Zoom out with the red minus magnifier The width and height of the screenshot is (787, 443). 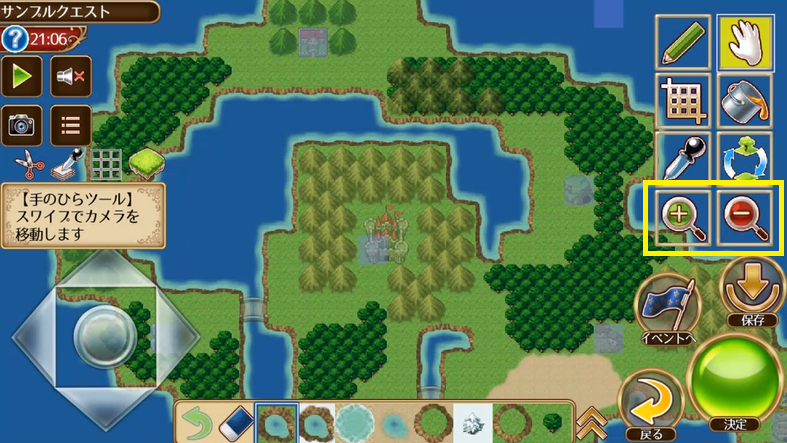tap(744, 216)
